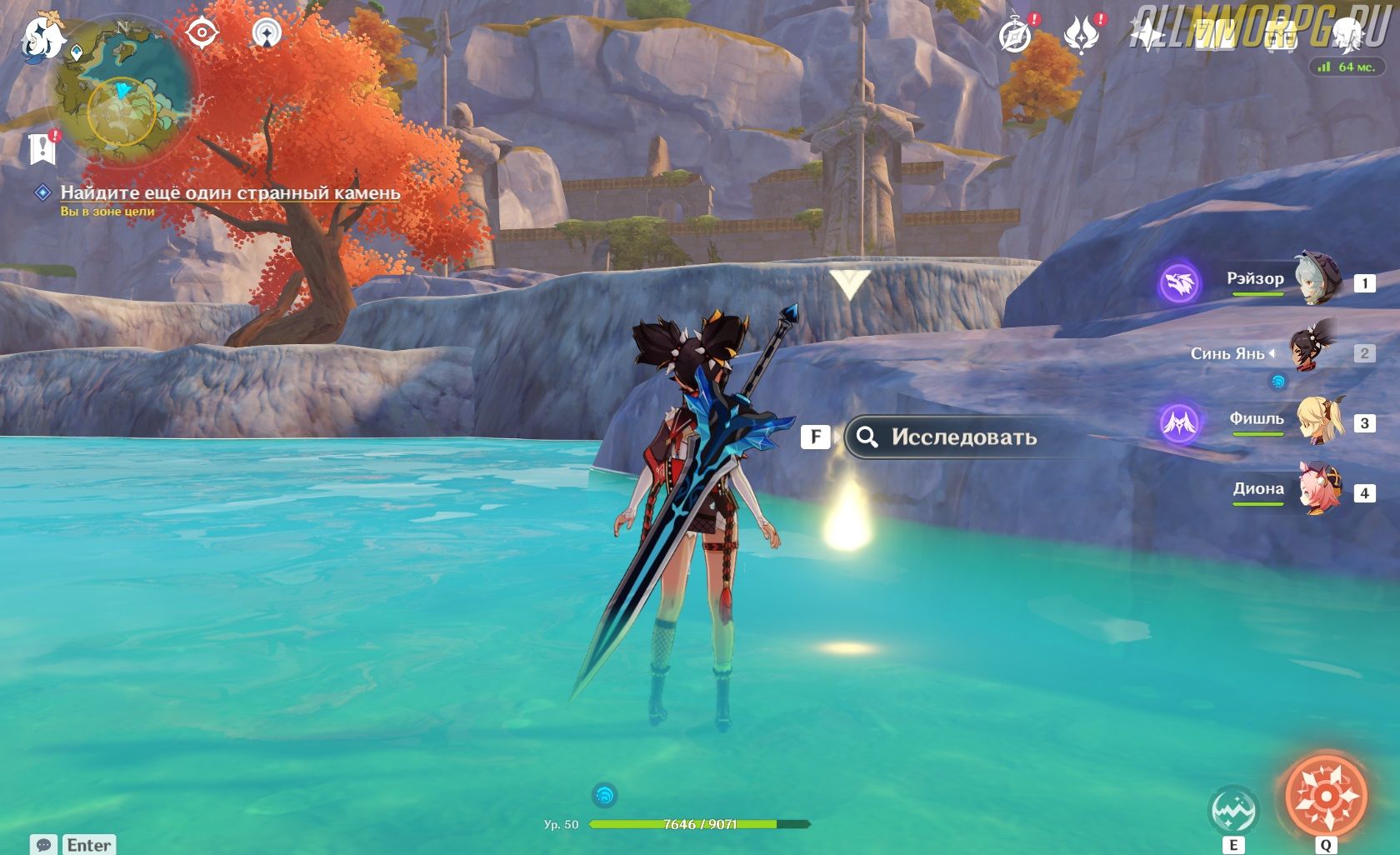Viewport: 1400px width, 855px height.
Task: Open the character screen head icon
Action: point(1345,36)
